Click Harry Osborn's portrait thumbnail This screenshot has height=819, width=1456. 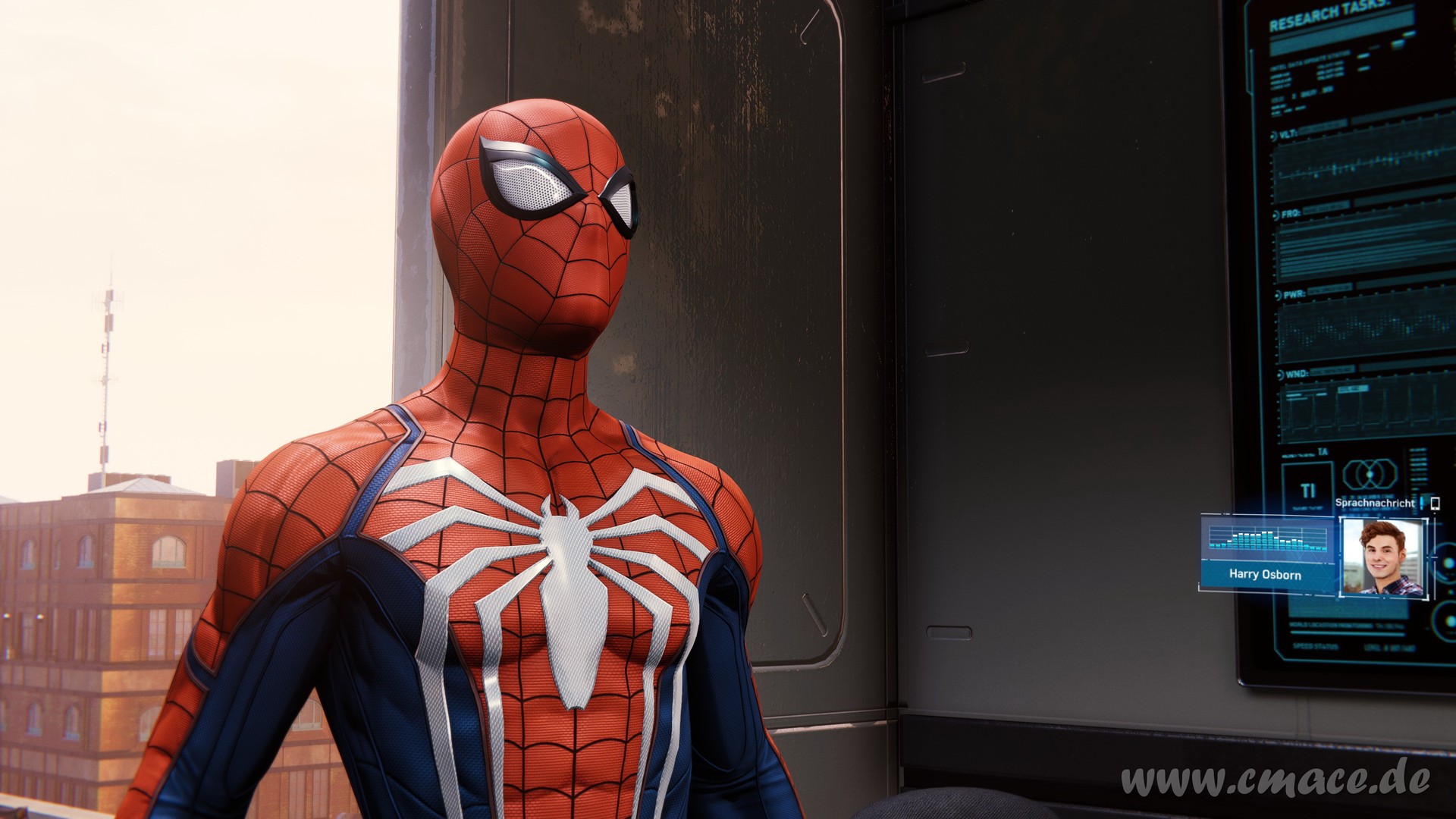coord(1382,557)
